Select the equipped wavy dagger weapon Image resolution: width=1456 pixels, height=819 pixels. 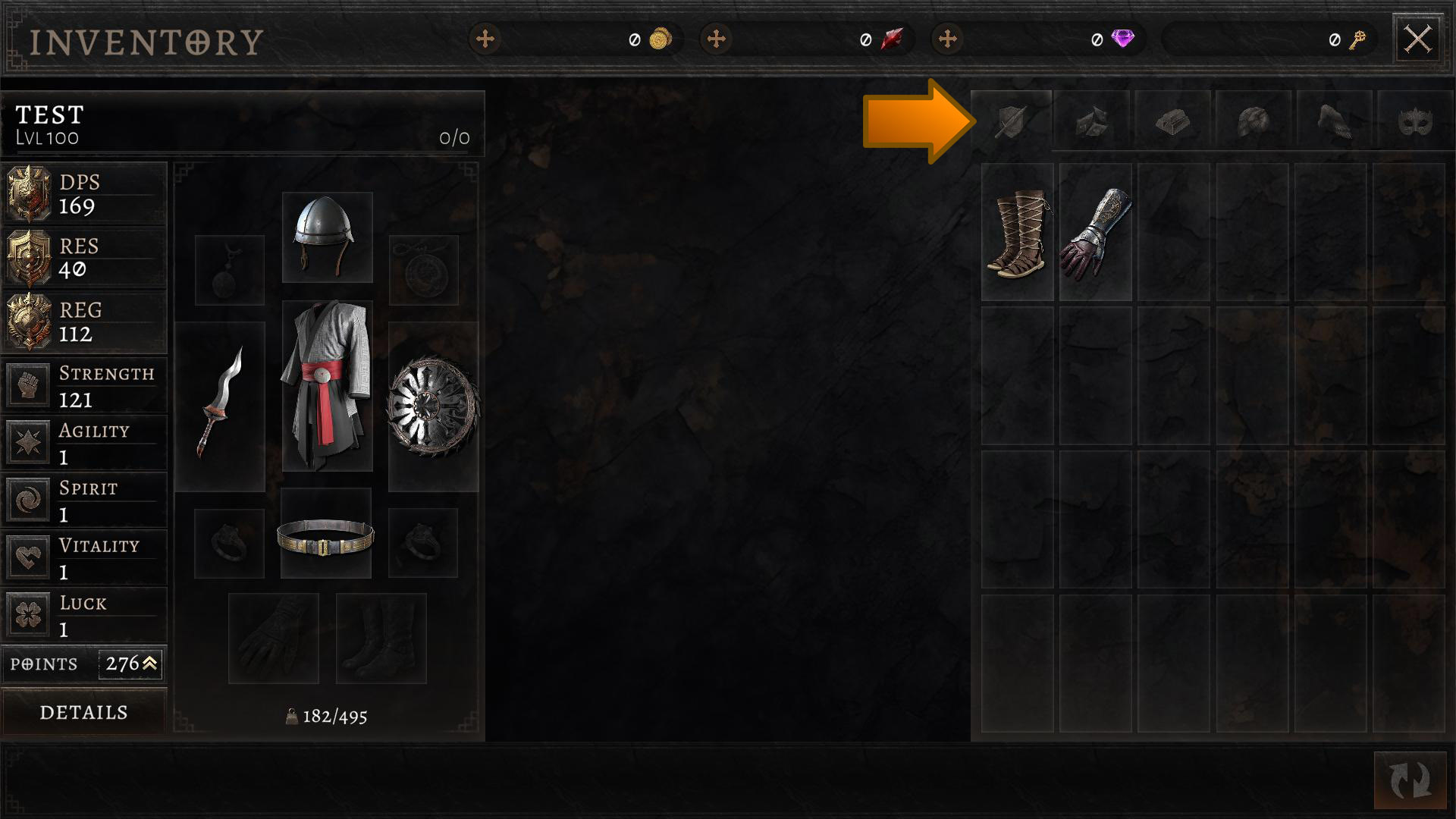point(220,406)
